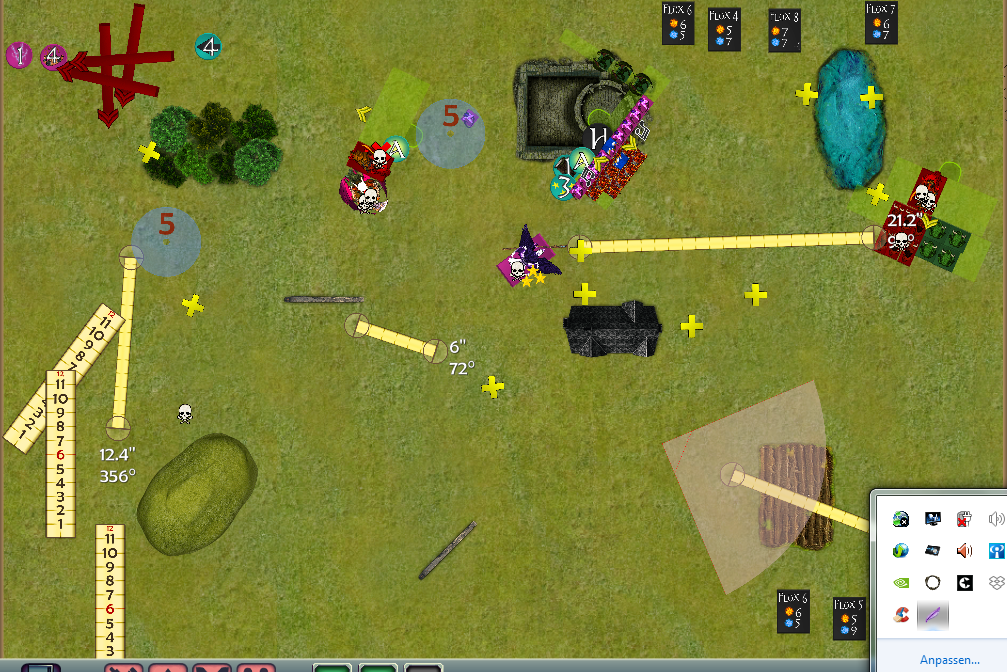The height and width of the screenshot is (672, 1007).
Task: Select the Flux 7 stat card
Action: pos(881,23)
